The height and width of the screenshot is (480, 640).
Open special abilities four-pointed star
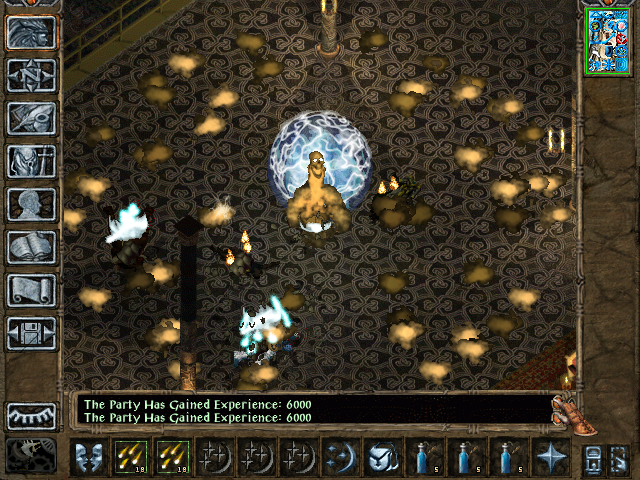[550, 457]
